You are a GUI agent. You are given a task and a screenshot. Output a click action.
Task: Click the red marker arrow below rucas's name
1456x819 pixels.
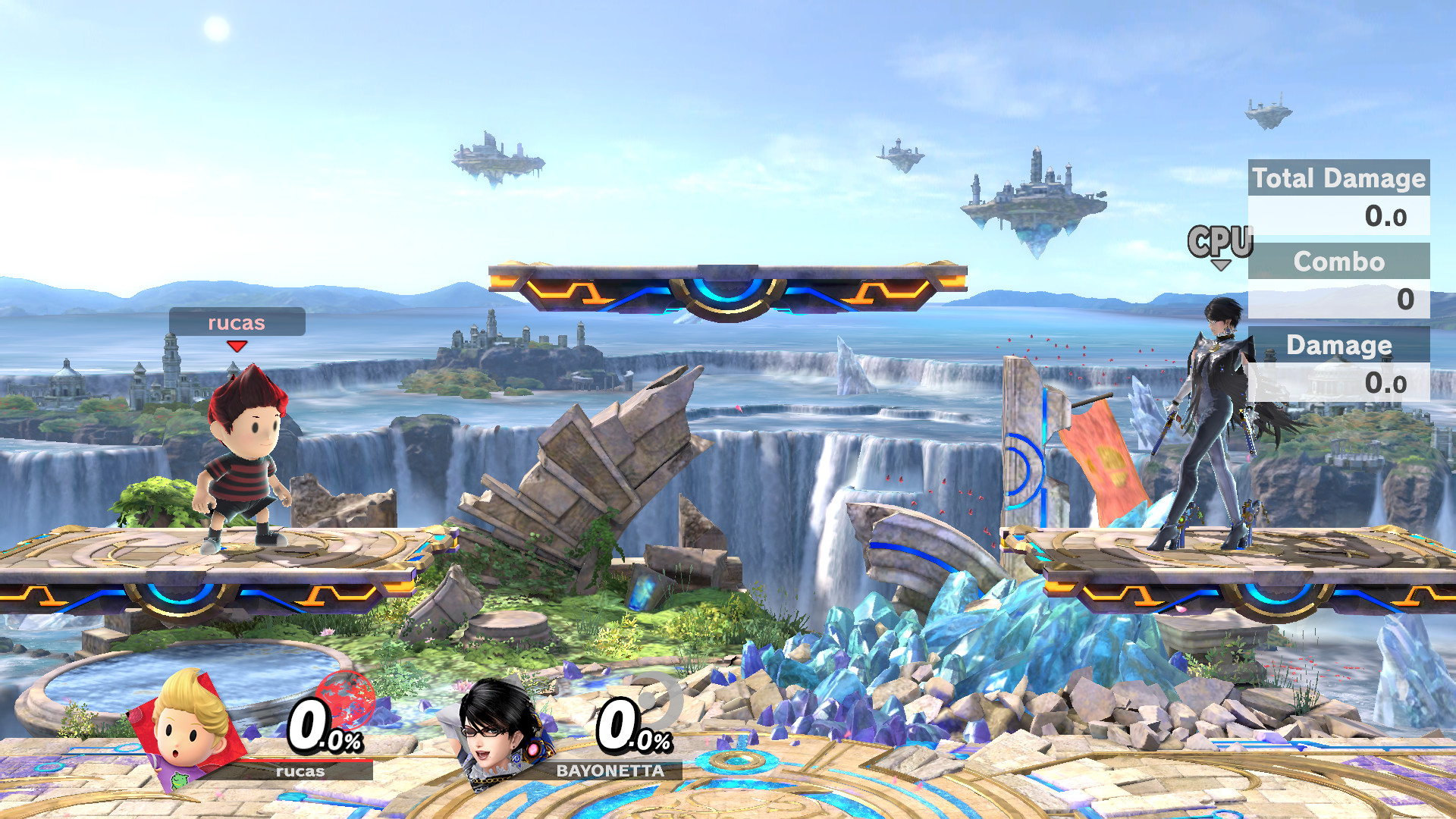click(236, 345)
